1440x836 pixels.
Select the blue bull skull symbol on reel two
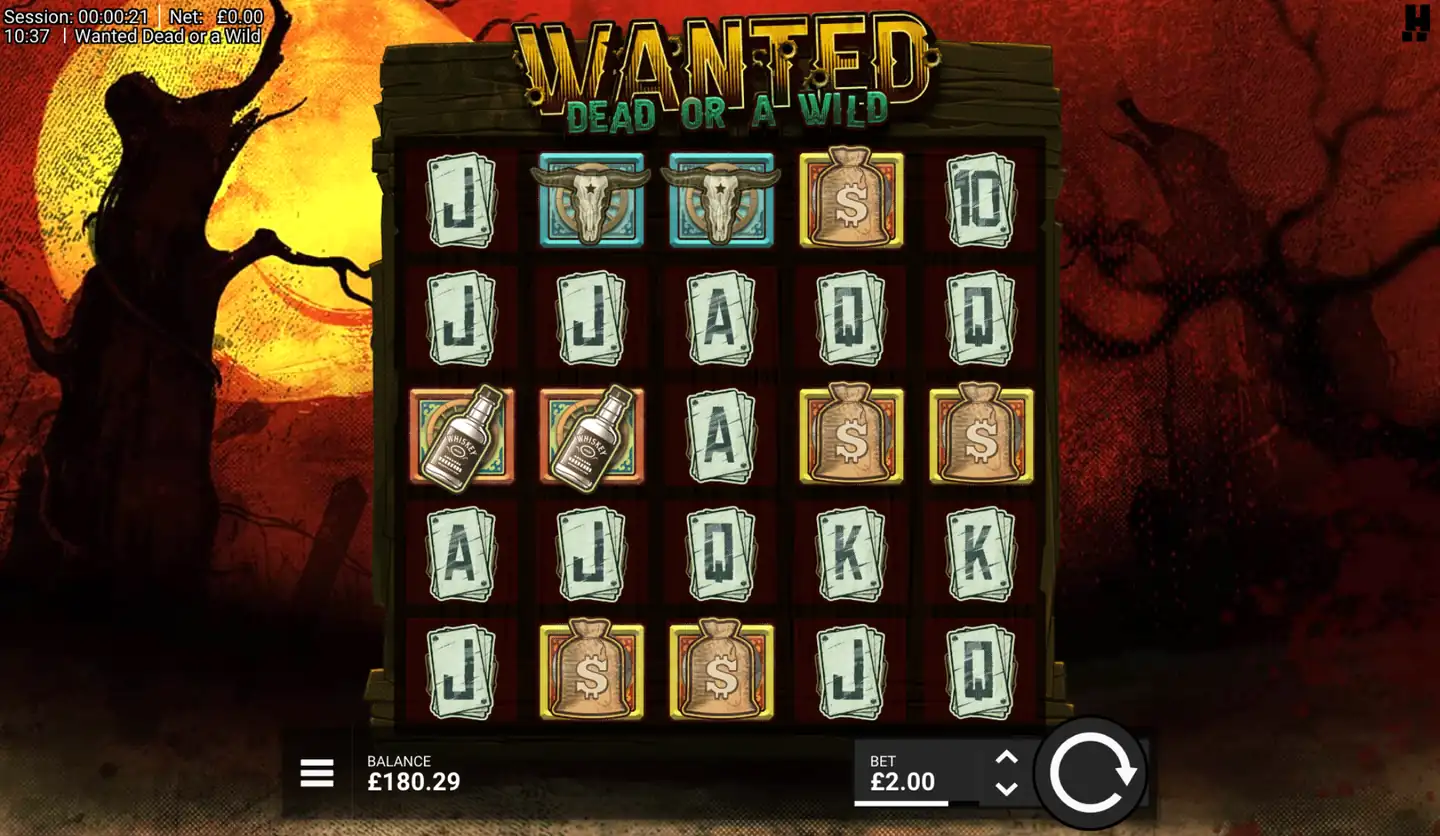(592, 198)
